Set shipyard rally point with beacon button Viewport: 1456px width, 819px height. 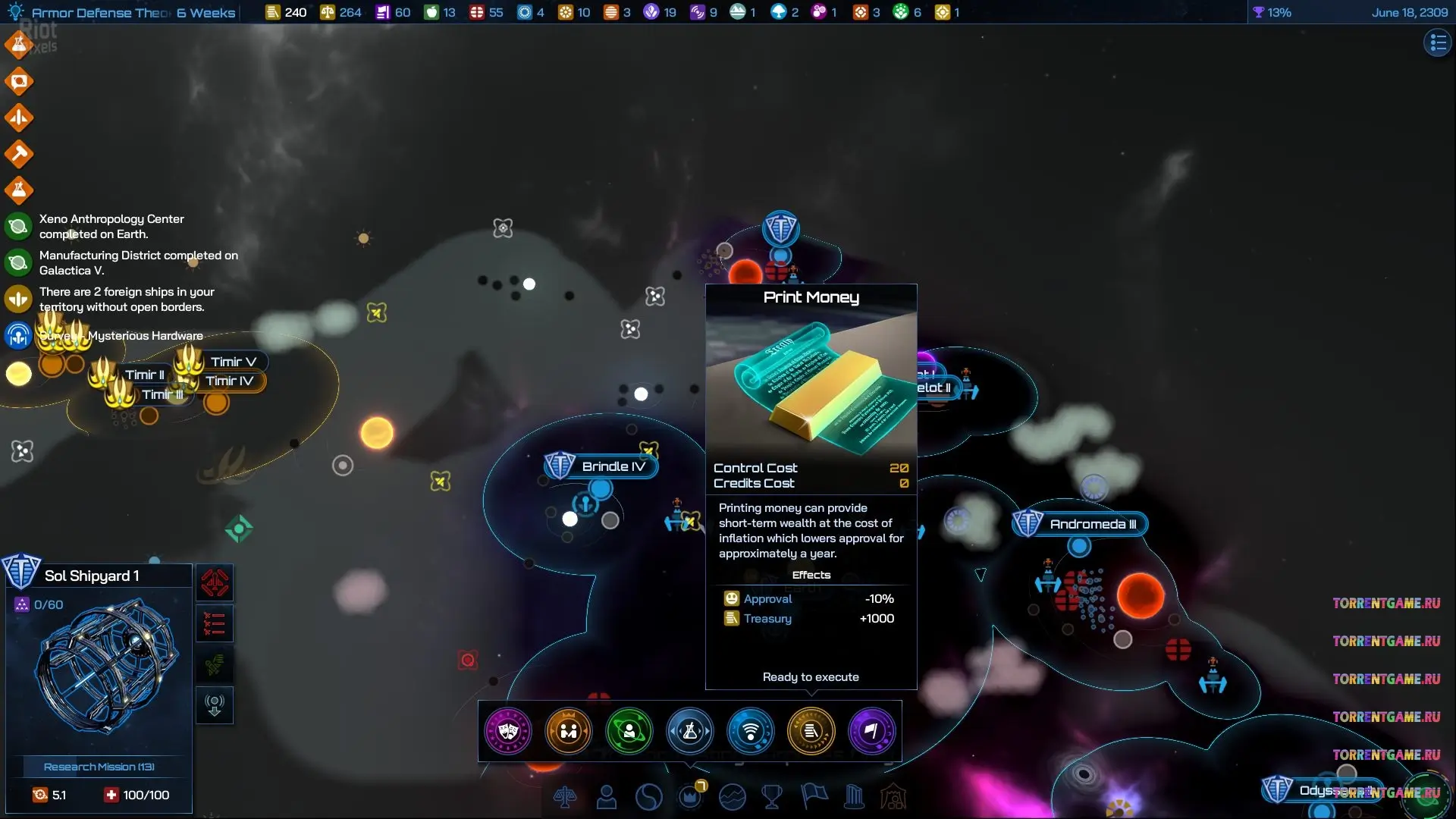pos(215,706)
